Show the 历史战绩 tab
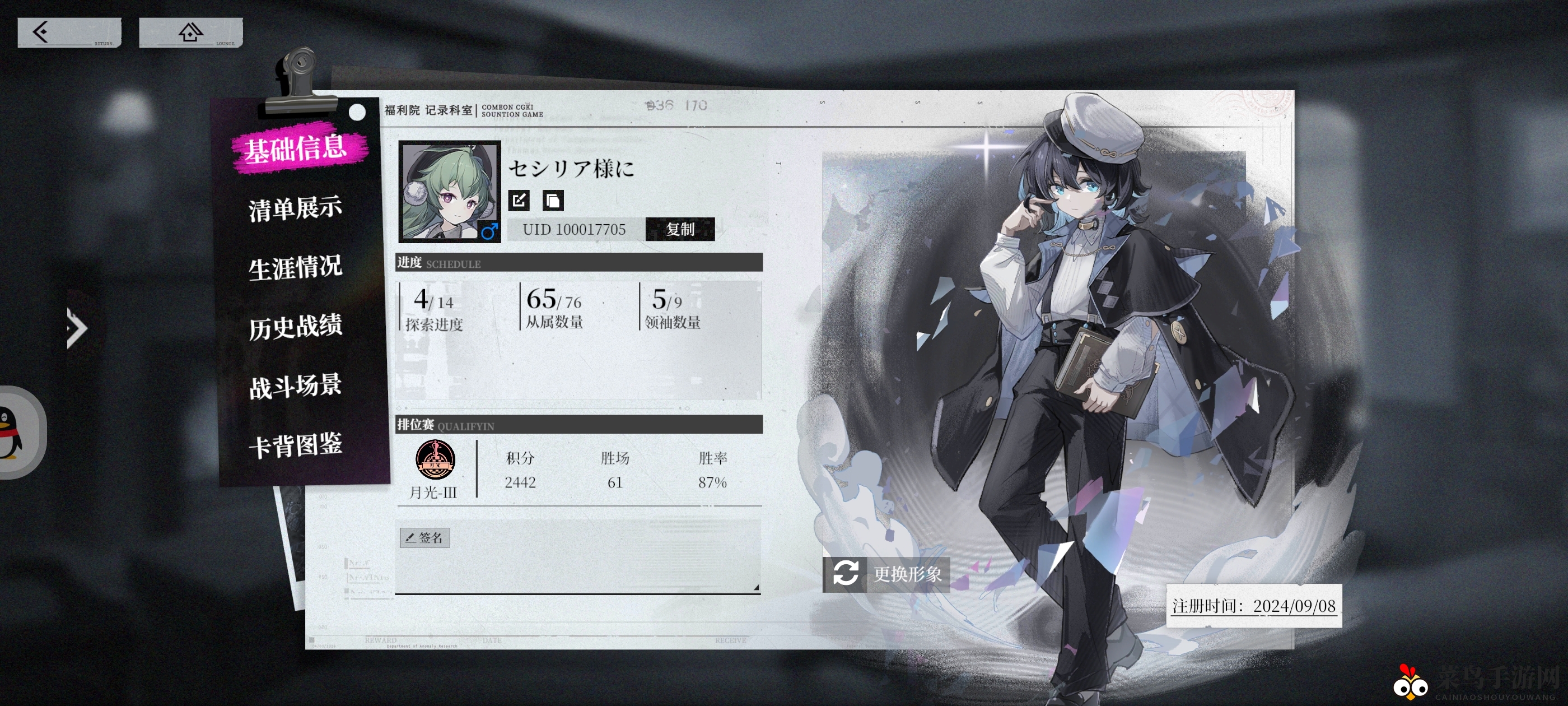 pyautogui.click(x=295, y=327)
